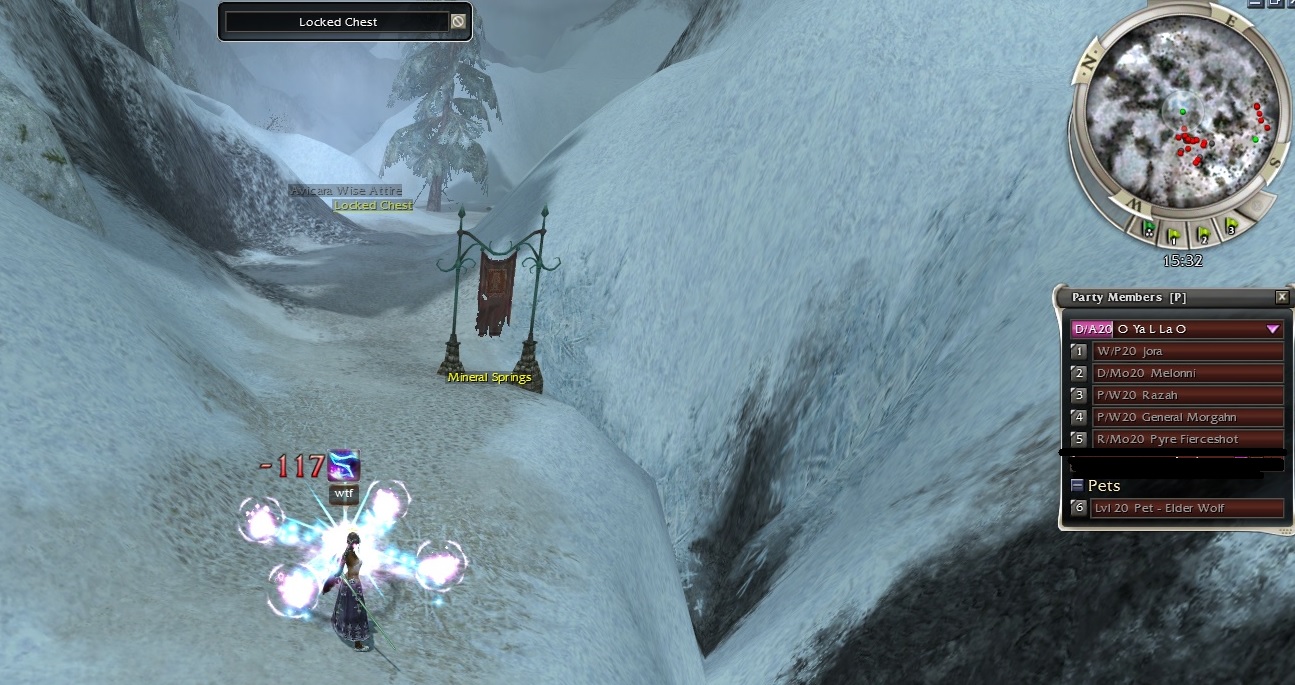1295x685 pixels.
Task: Cancel the current Locked Chest target
Action: click(458, 21)
